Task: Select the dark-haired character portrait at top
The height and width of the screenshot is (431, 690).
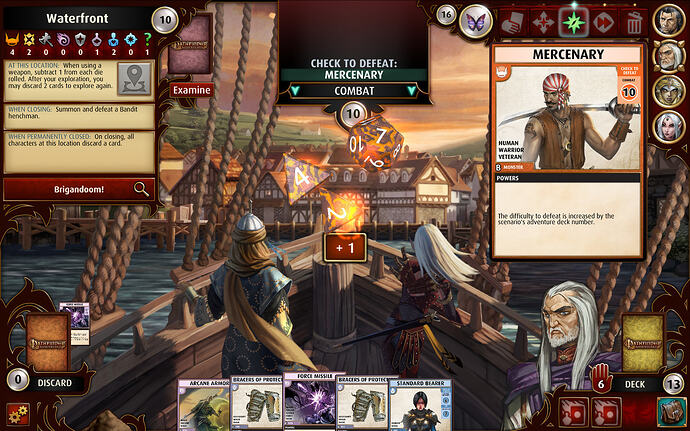Action: point(668,18)
